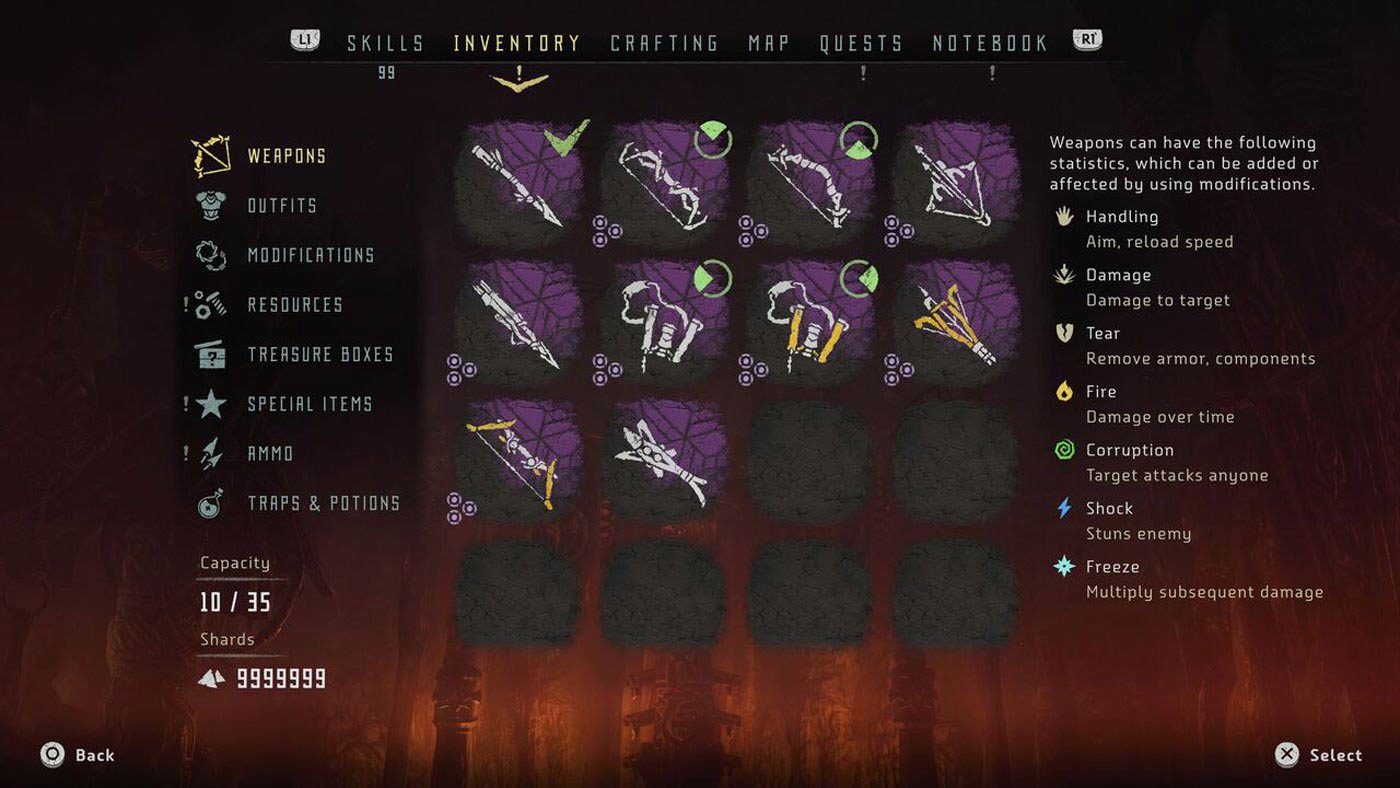Image resolution: width=1400 pixels, height=788 pixels.
Task: Select the yellow three-pronged tripcaster weapon
Action: pos(955,323)
